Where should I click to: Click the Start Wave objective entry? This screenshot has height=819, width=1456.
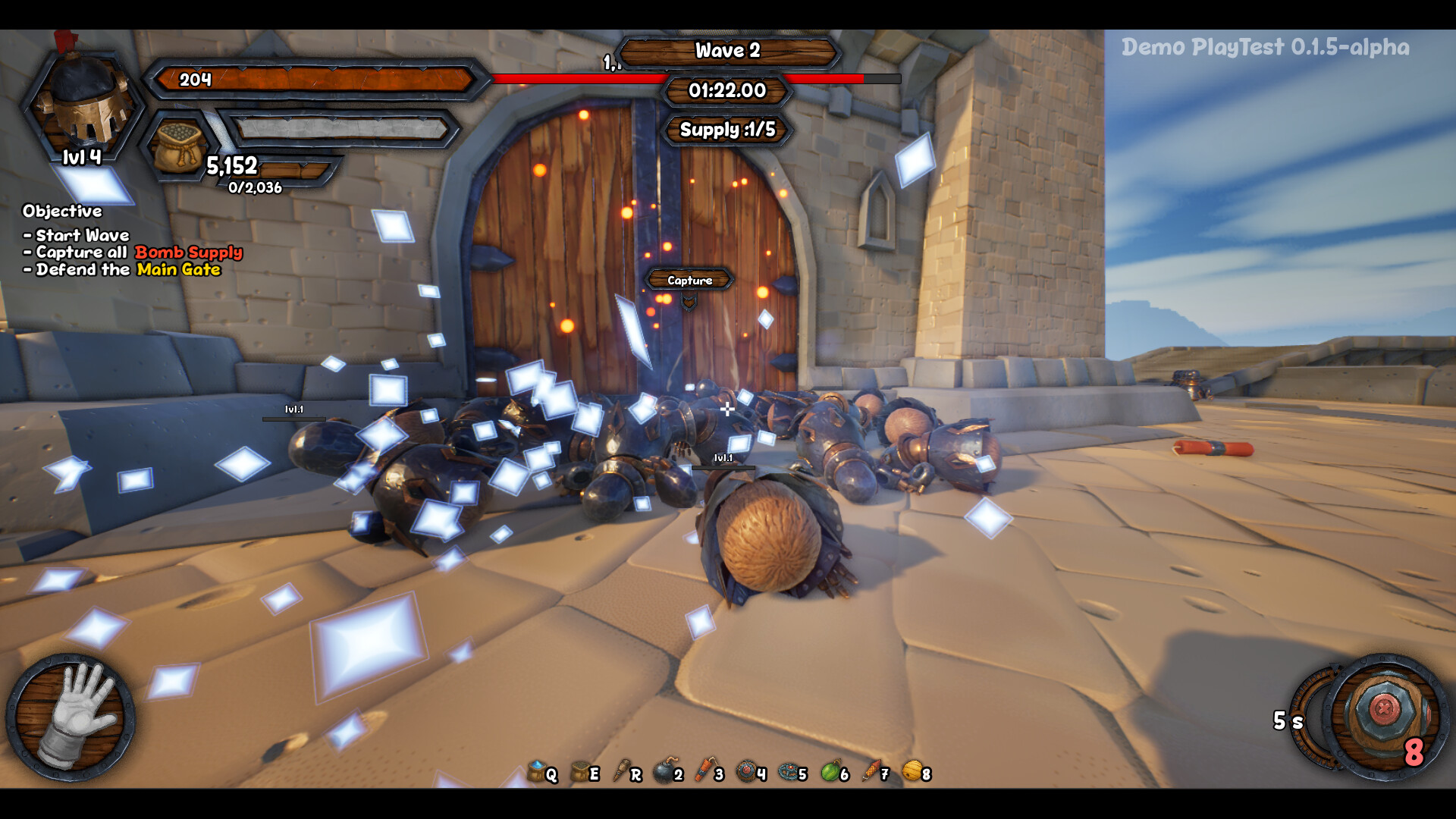click(76, 236)
